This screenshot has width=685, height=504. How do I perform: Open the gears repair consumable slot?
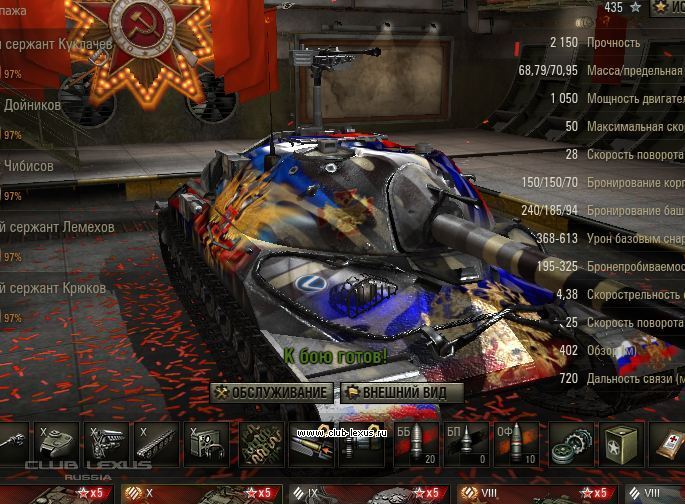(x=571, y=443)
